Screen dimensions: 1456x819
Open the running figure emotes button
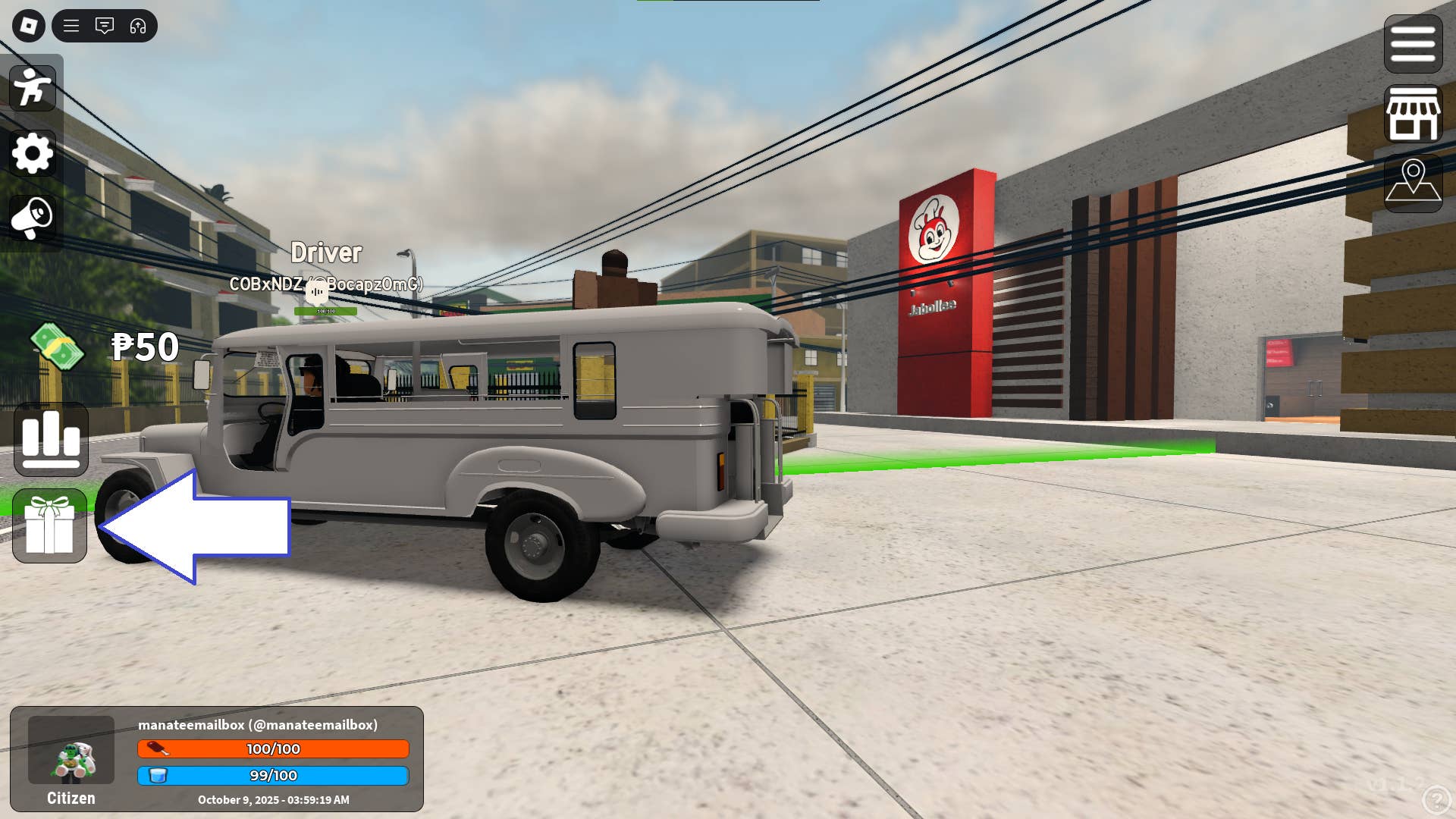pos(33,88)
